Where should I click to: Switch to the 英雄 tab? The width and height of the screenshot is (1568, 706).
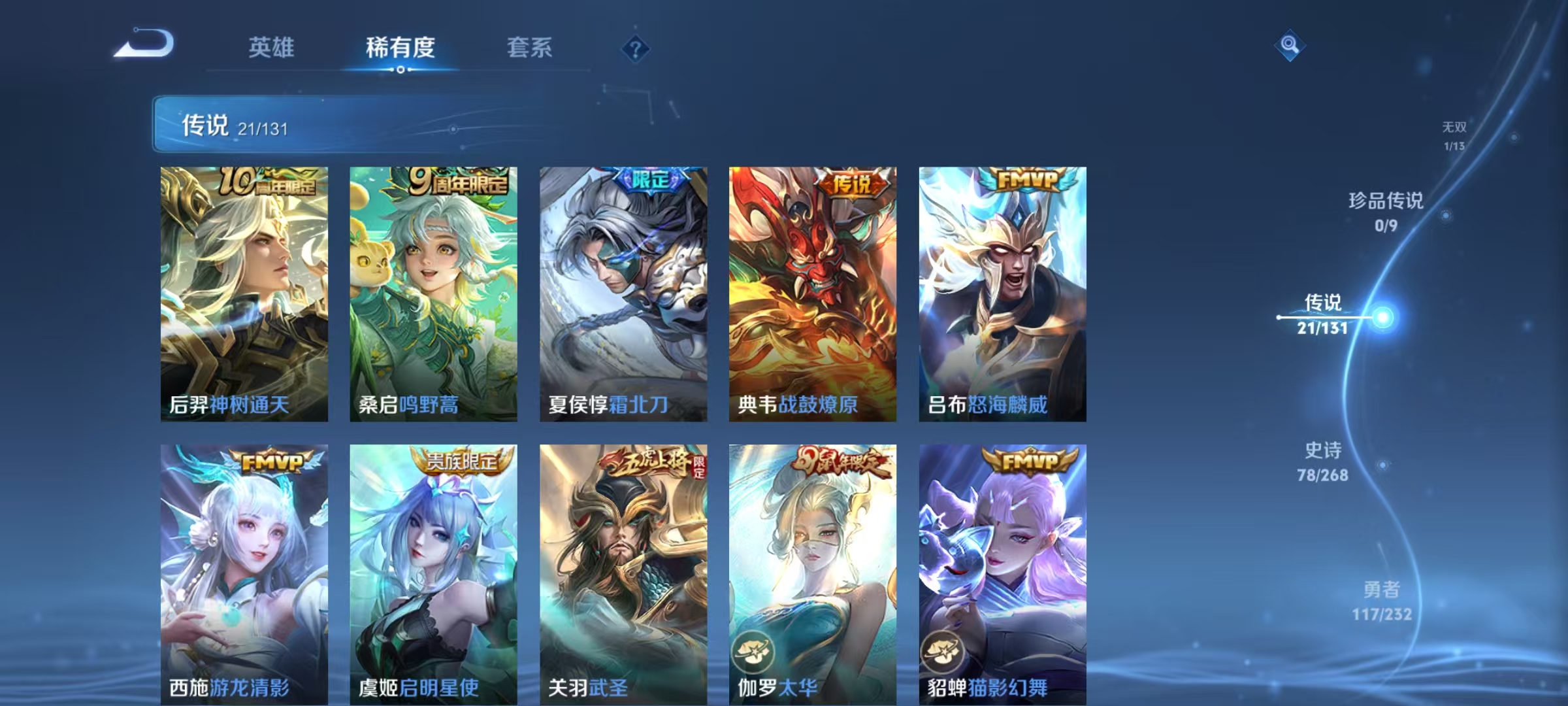(x=272, y=48)
